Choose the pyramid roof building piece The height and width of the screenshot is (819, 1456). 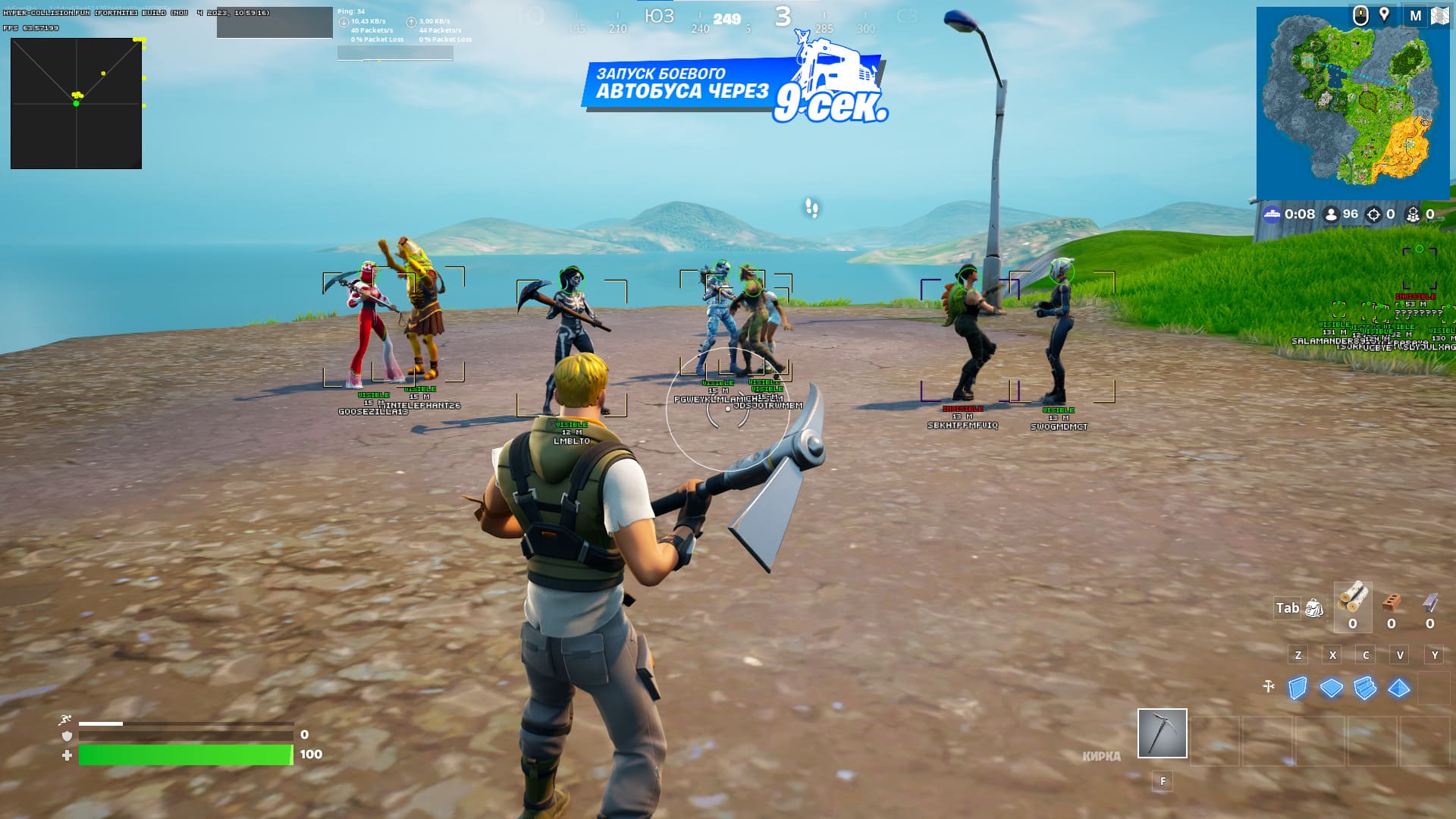pos(1398,688)
